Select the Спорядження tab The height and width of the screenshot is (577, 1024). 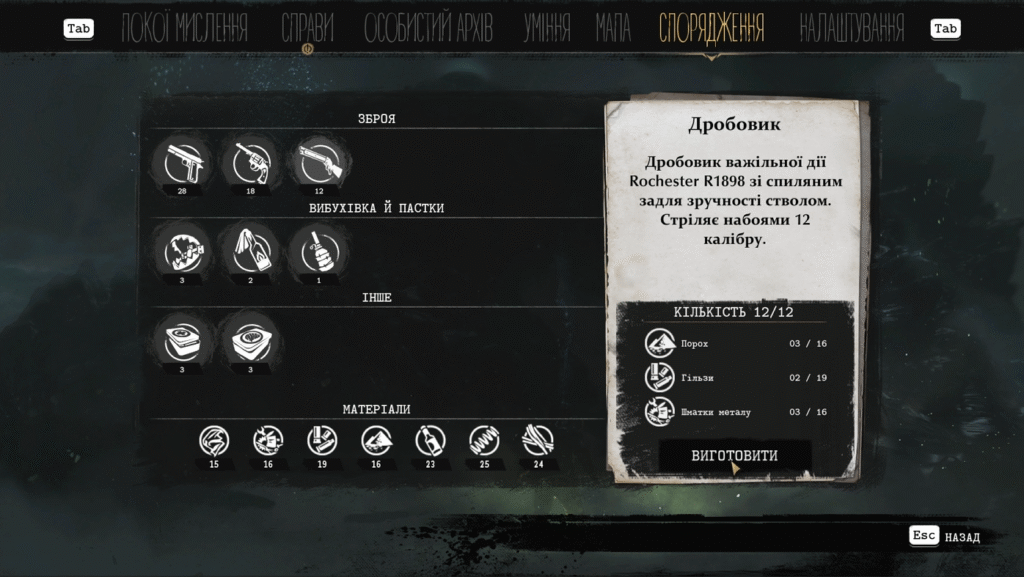point(712,28)
